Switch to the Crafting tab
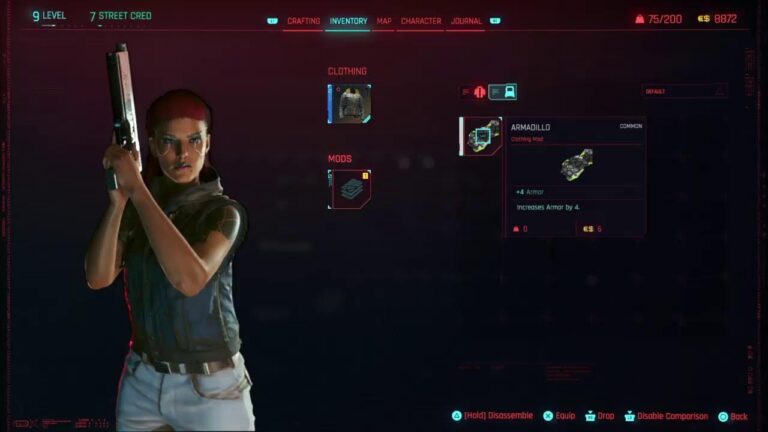Viewport: 768px width, 432px height. [x=303, y=21]
